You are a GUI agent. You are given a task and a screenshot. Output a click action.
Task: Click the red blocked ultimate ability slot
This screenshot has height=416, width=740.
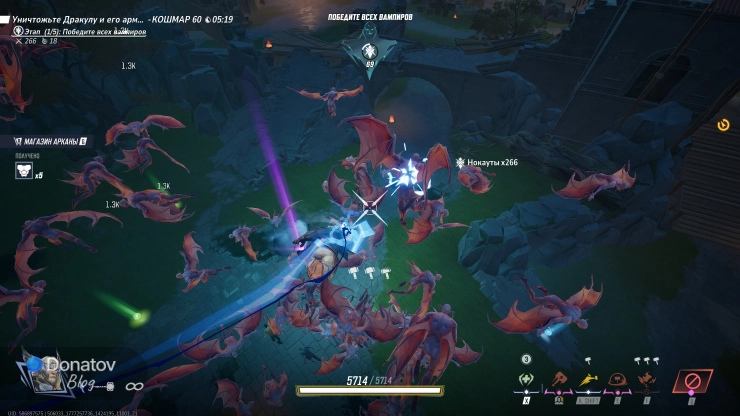click(x=692, y=382)
